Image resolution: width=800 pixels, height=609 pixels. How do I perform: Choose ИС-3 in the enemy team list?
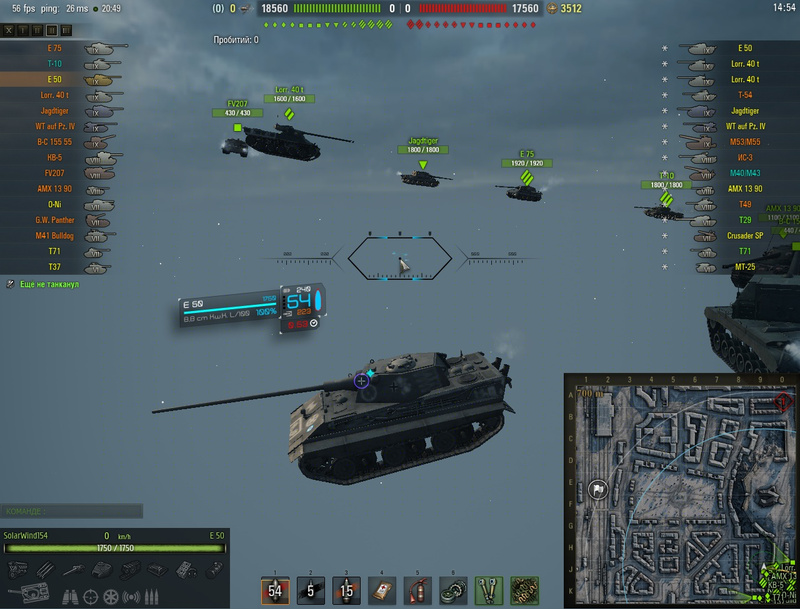(740, 158)
